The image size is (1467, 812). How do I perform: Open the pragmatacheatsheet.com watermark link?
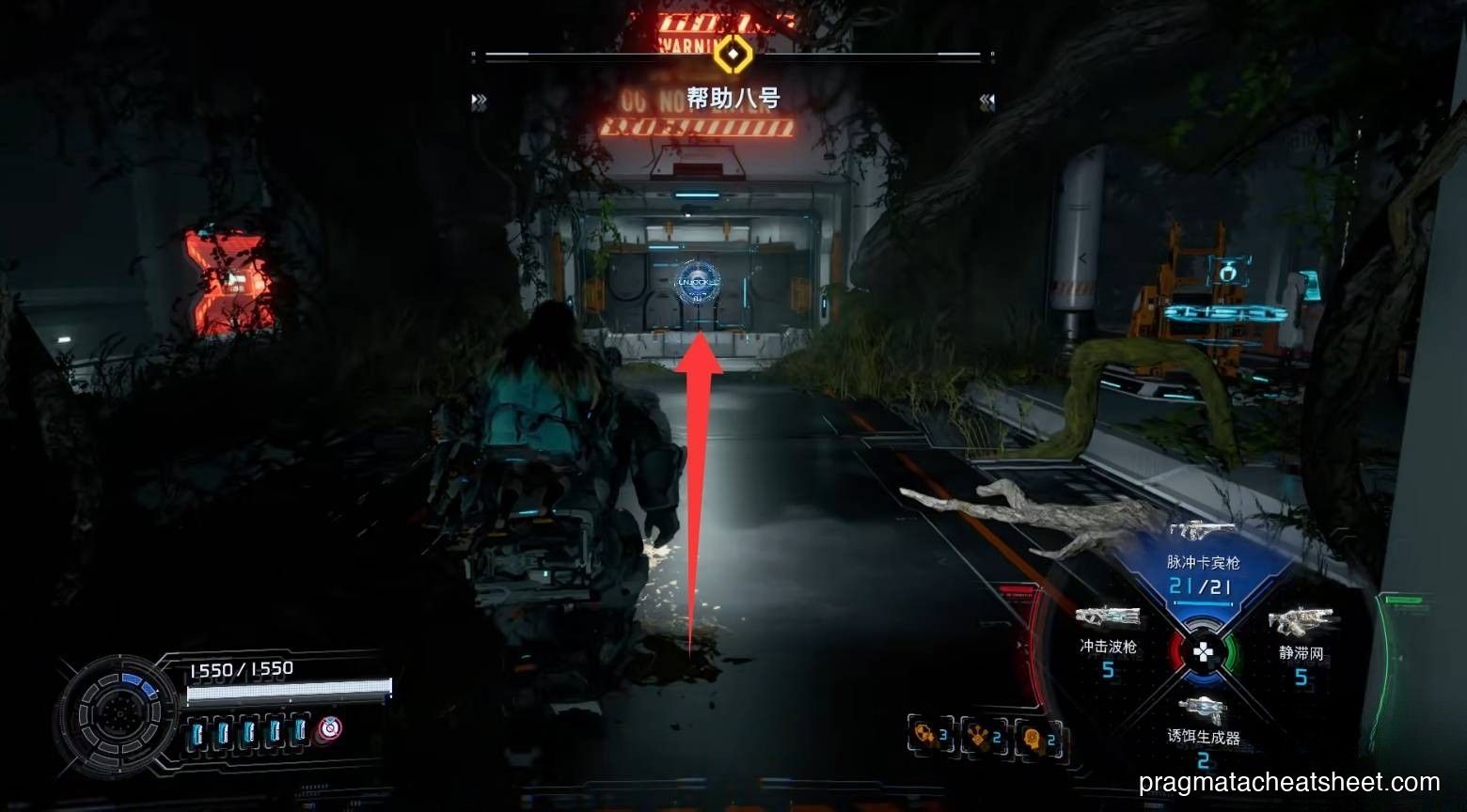[x=1288, y=782]
